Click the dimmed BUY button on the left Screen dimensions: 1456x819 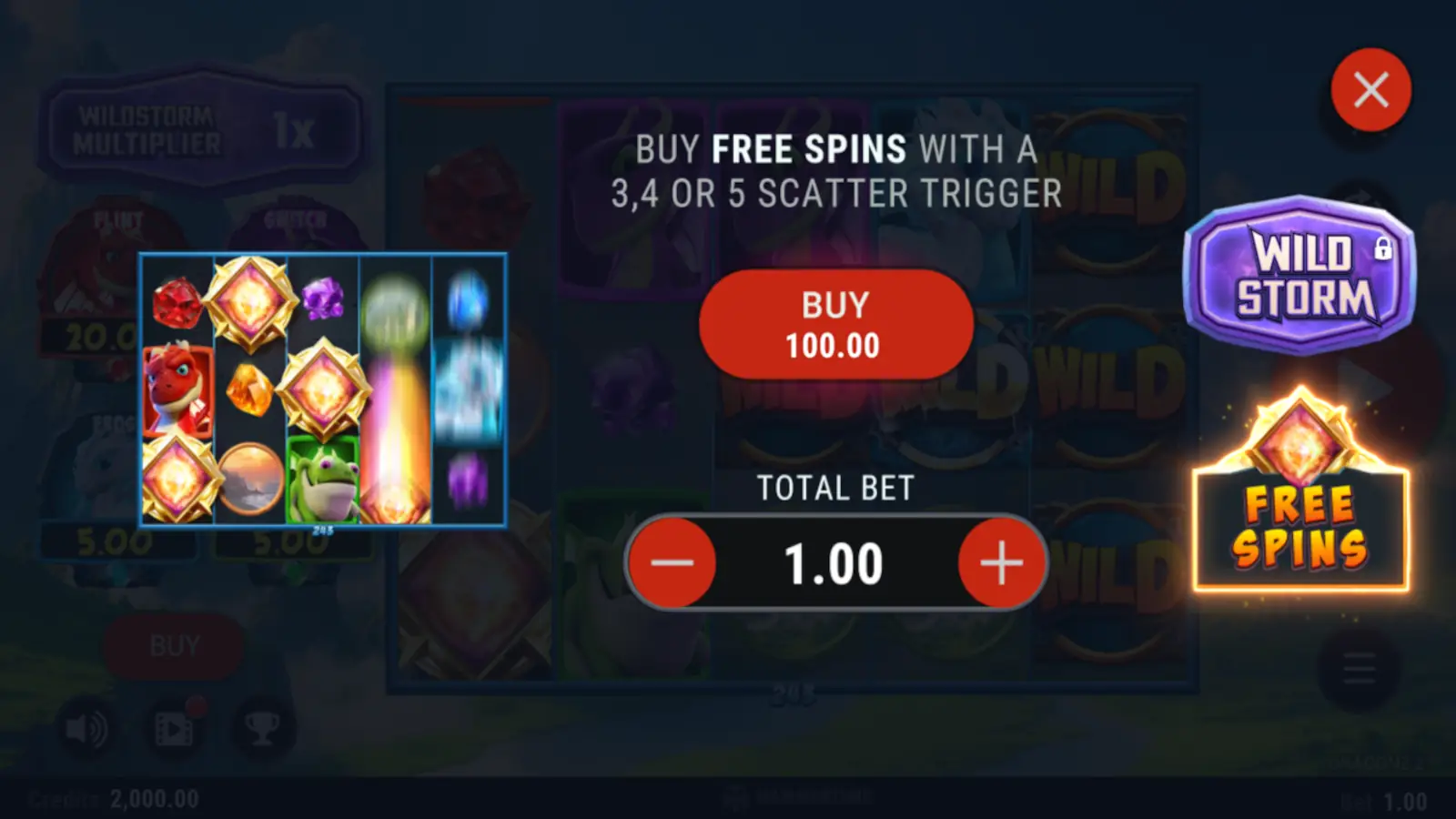tap(173, 645)
